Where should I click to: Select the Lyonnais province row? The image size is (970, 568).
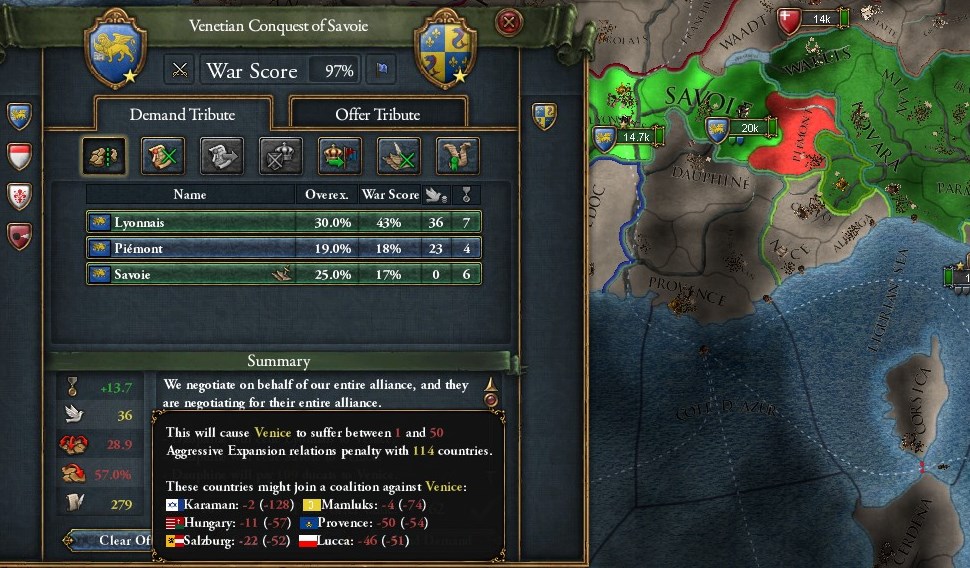pyautogui.click(x=284, y=221)
